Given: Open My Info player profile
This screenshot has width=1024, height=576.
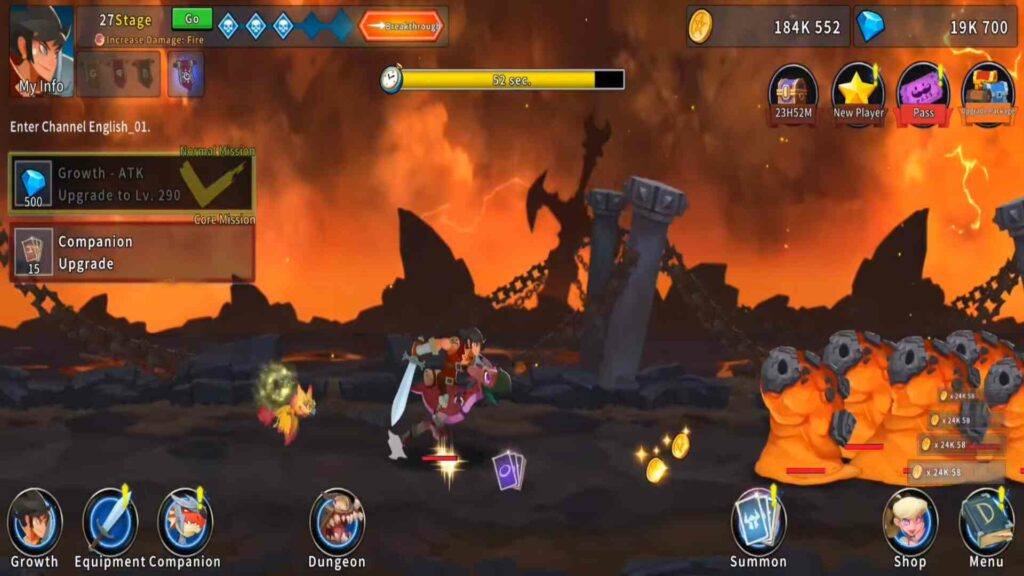Looking at the screenshot, I should click(41, 51).
